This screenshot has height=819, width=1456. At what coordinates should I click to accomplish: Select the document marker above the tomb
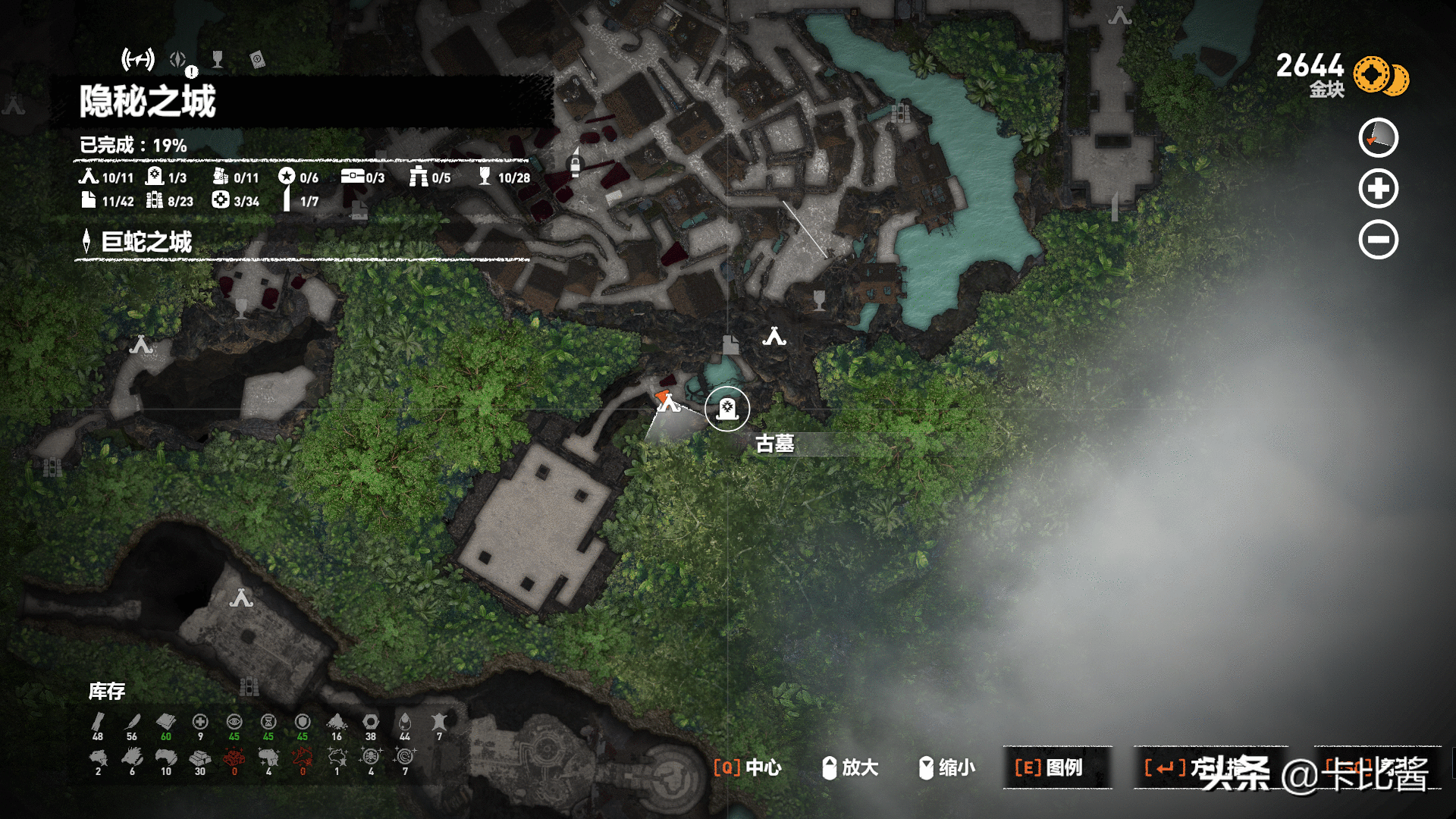730,345
